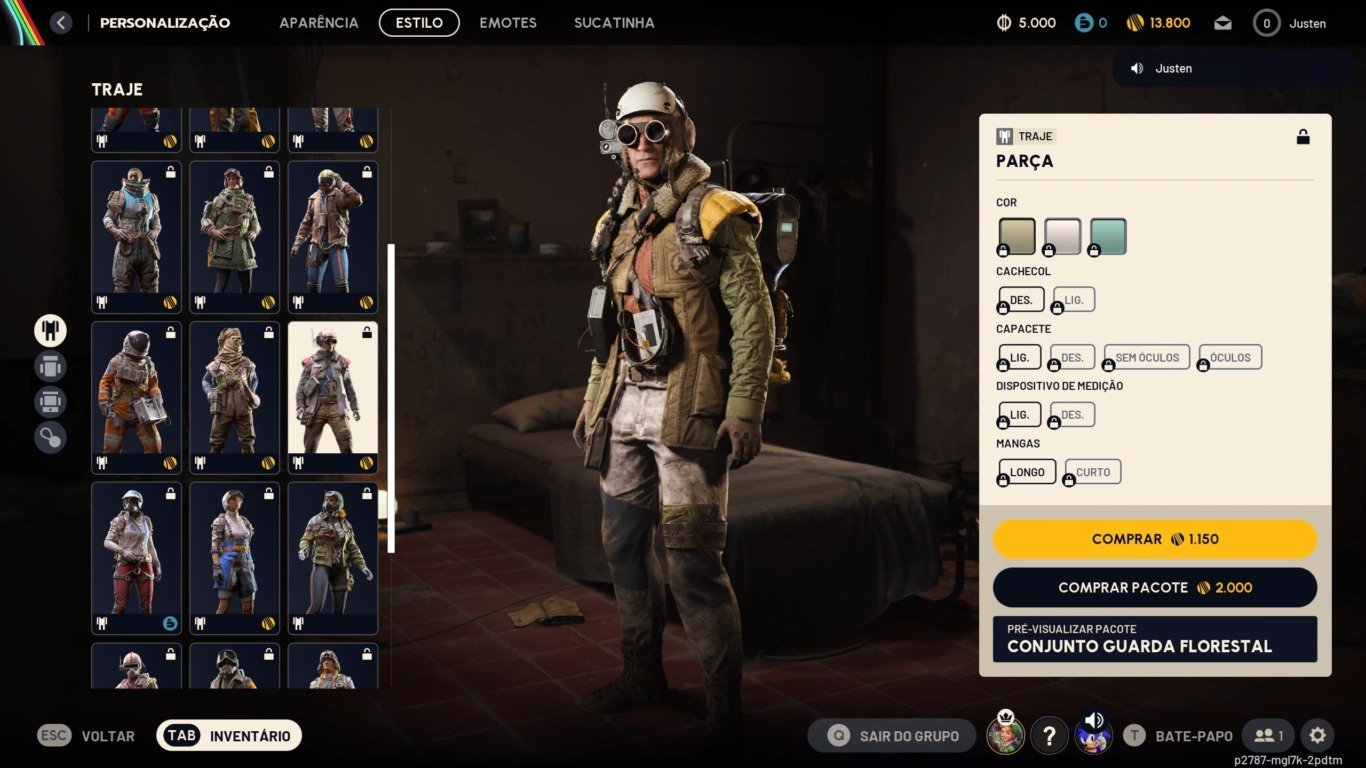Choose the teal color swatch
The width and height of the screenshot is (1366, 768).
click(x=1108, y=236)
